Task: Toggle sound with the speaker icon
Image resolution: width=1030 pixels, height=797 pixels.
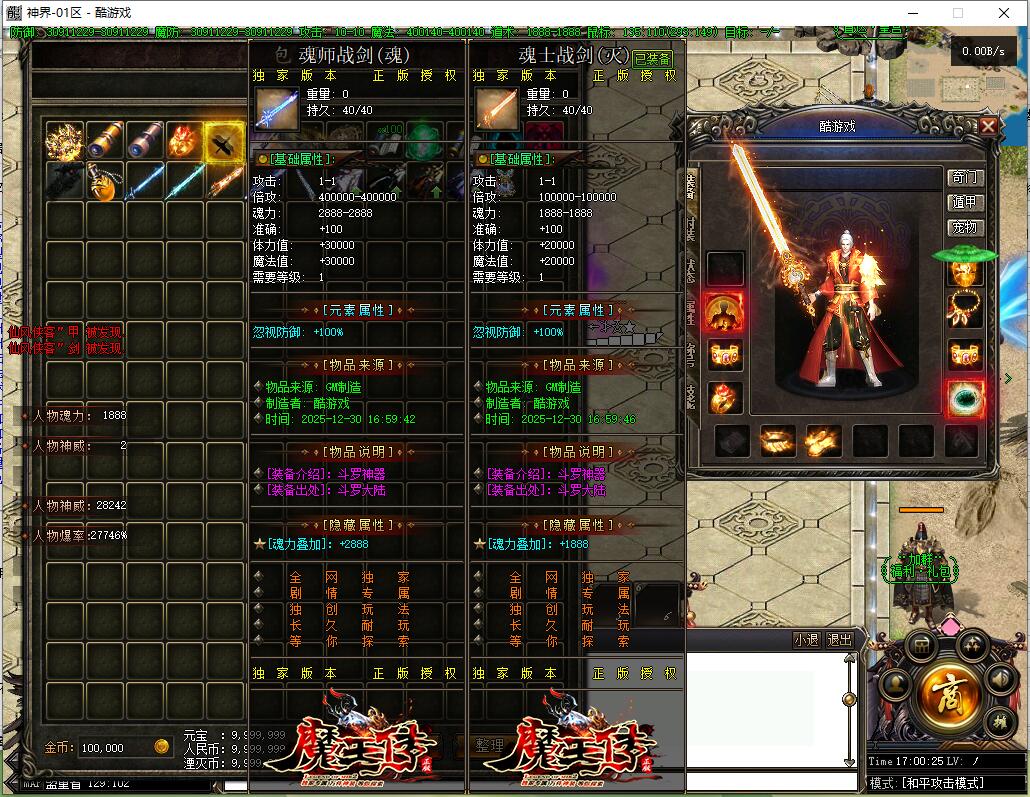Action: click(1000, 679)
